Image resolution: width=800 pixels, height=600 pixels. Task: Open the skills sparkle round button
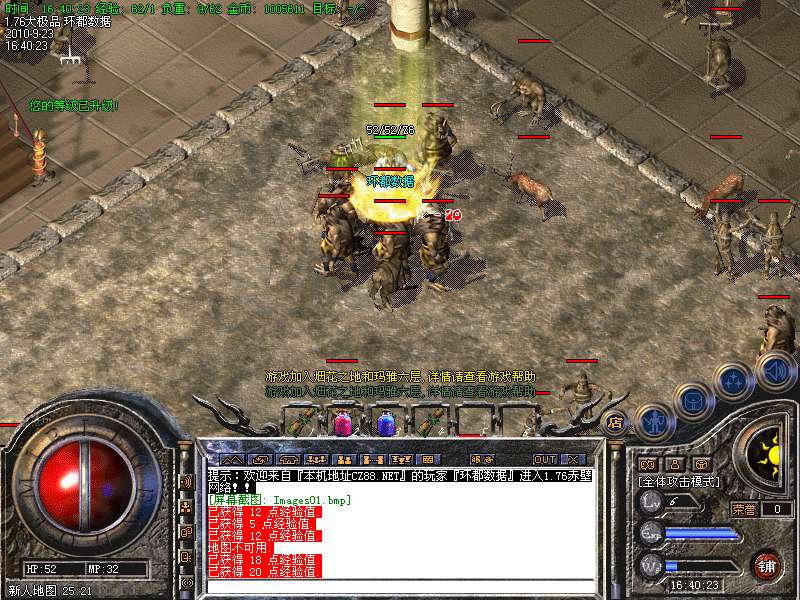[x=734, y=381]
